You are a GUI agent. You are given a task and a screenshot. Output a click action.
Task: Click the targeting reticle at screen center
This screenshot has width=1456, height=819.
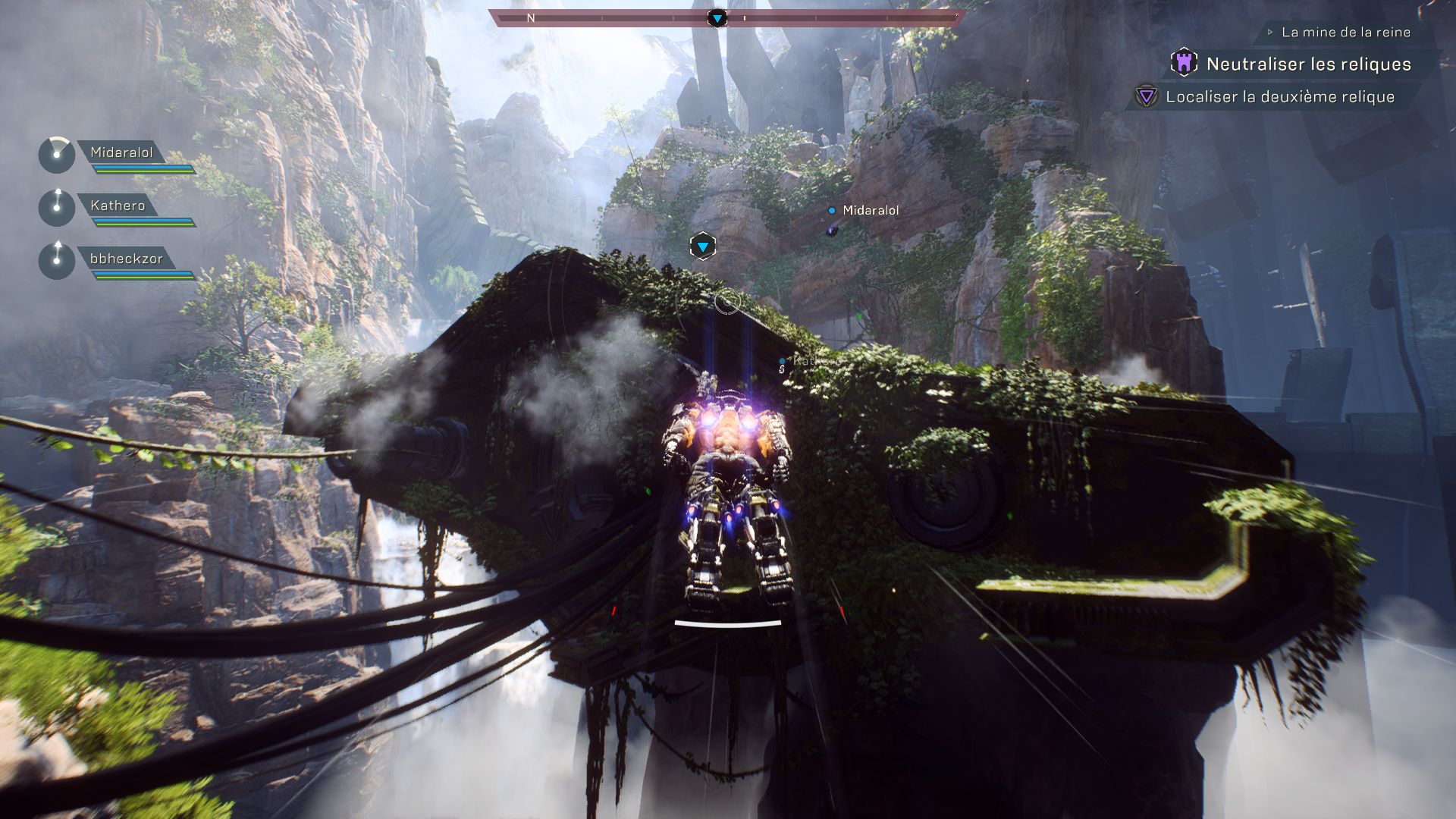coord(726,301)
